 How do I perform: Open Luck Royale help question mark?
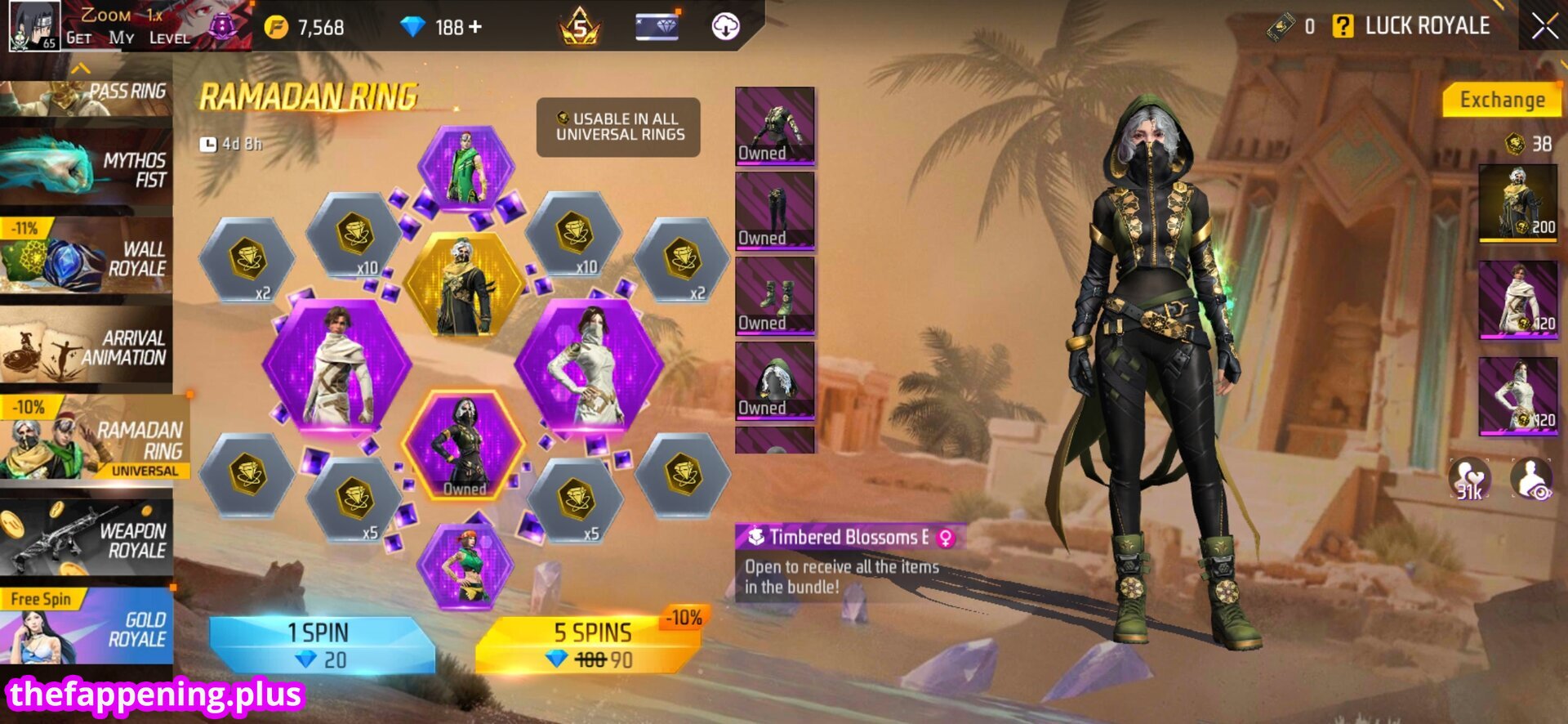(1342, 26)
